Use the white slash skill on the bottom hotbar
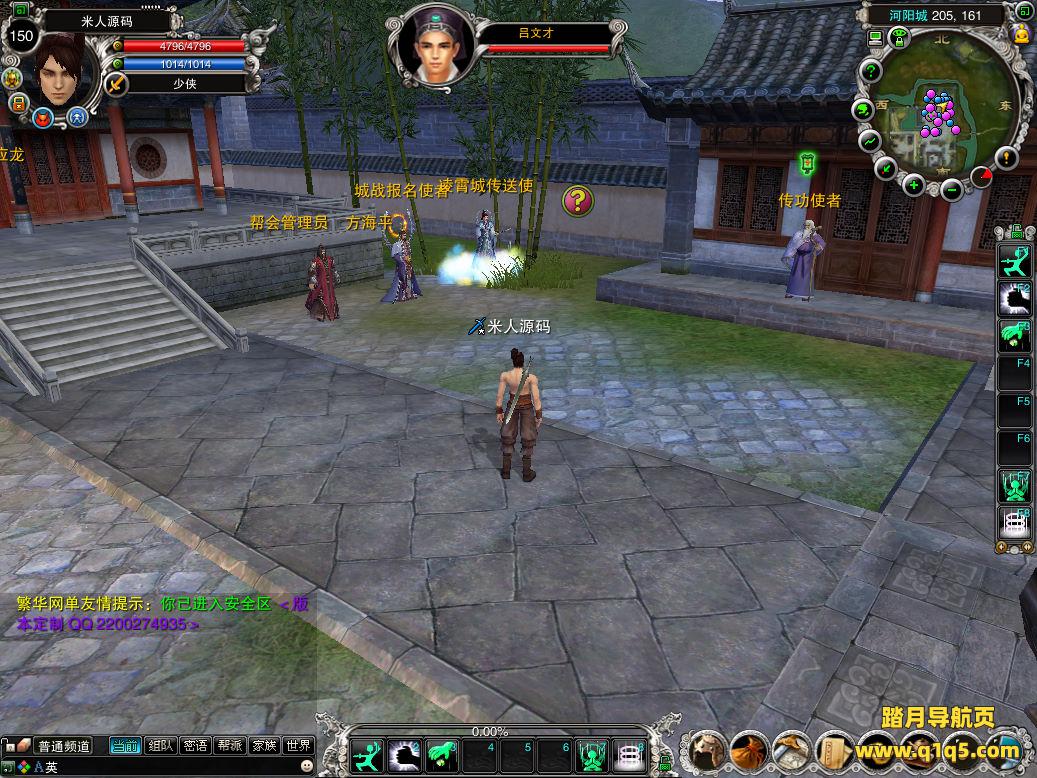 point(404,754)
